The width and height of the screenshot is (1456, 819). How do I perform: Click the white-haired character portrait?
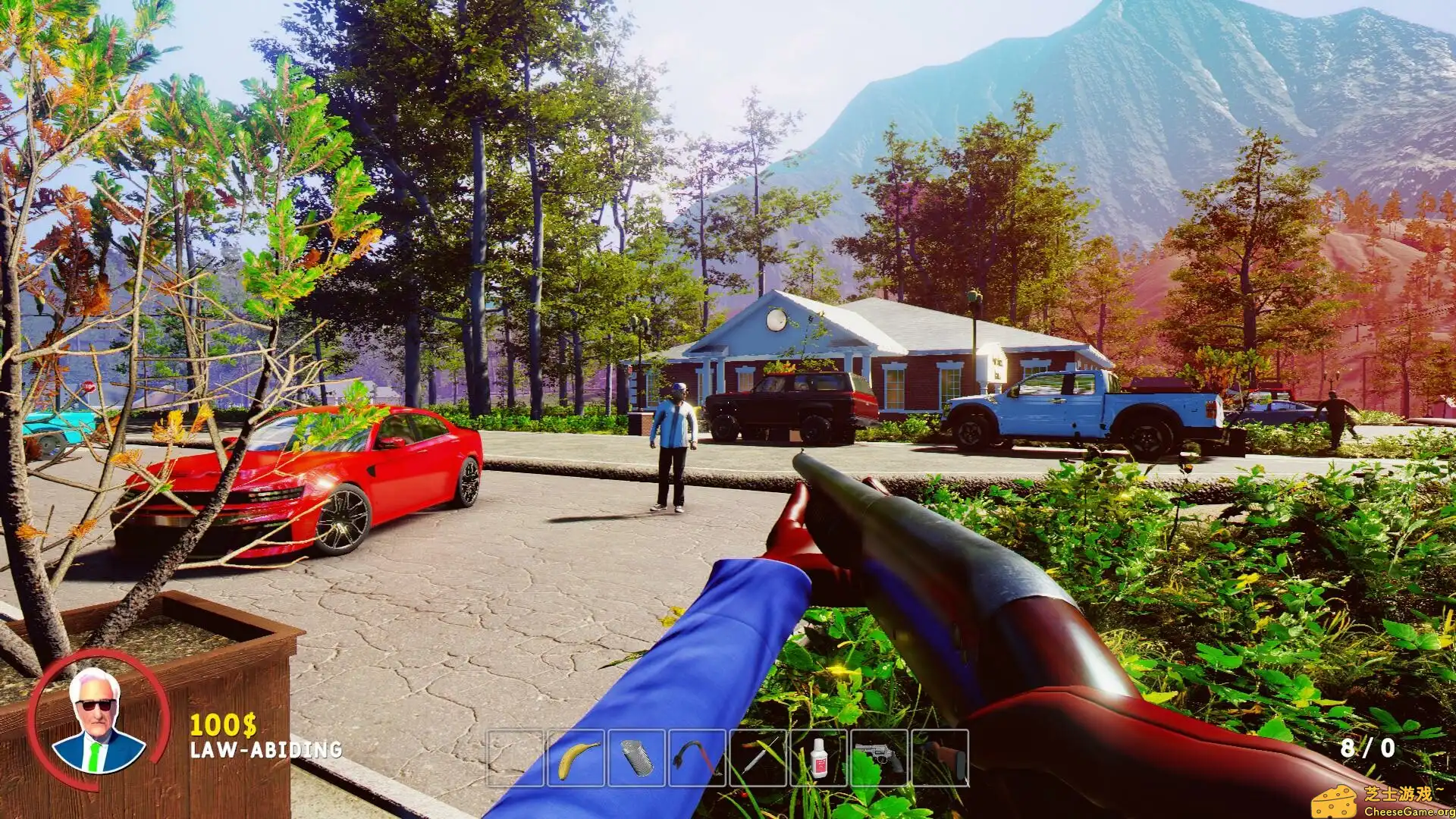[x=99, y=721]
